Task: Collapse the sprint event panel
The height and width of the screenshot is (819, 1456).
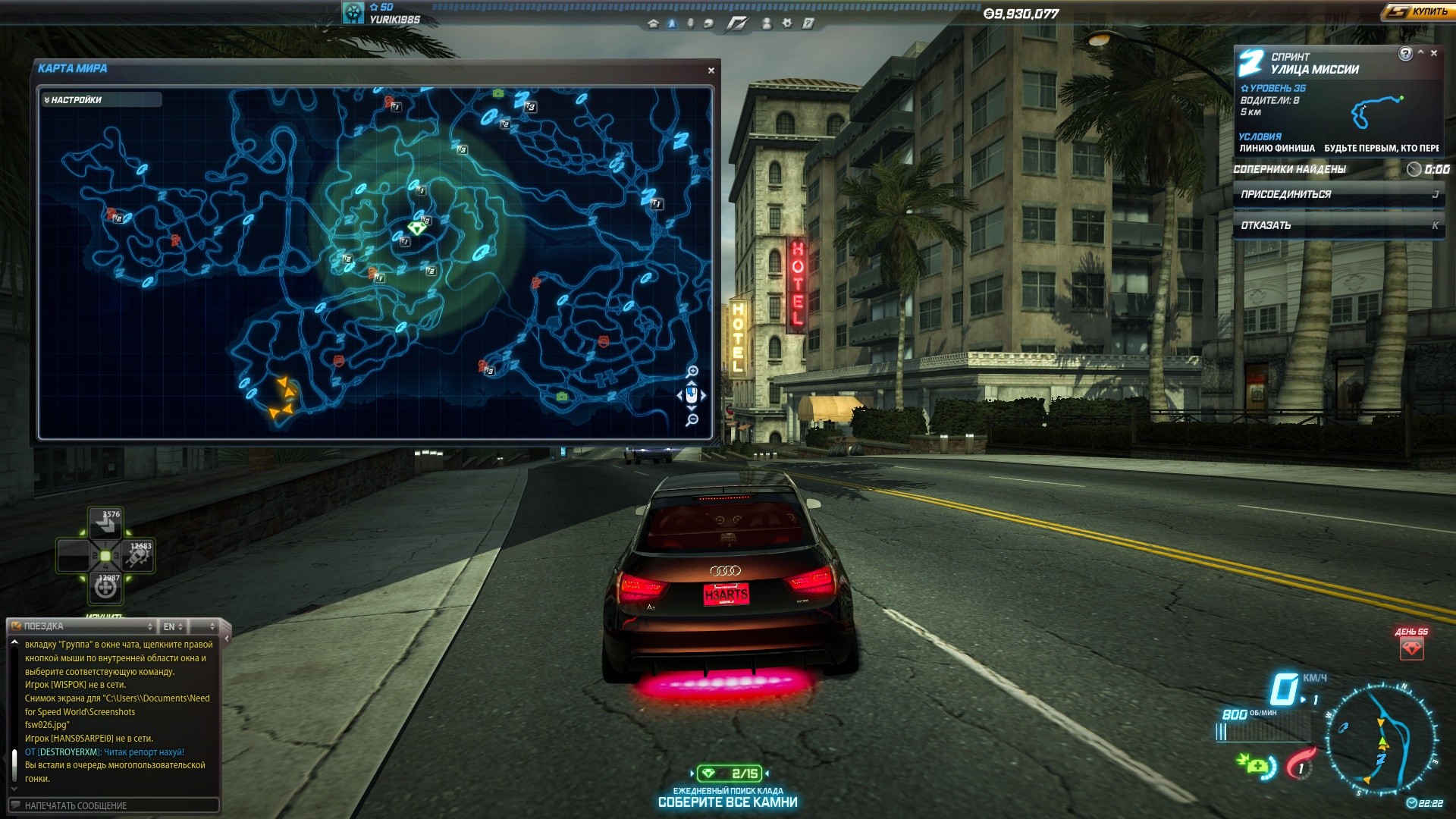Action: point(1420,53)
